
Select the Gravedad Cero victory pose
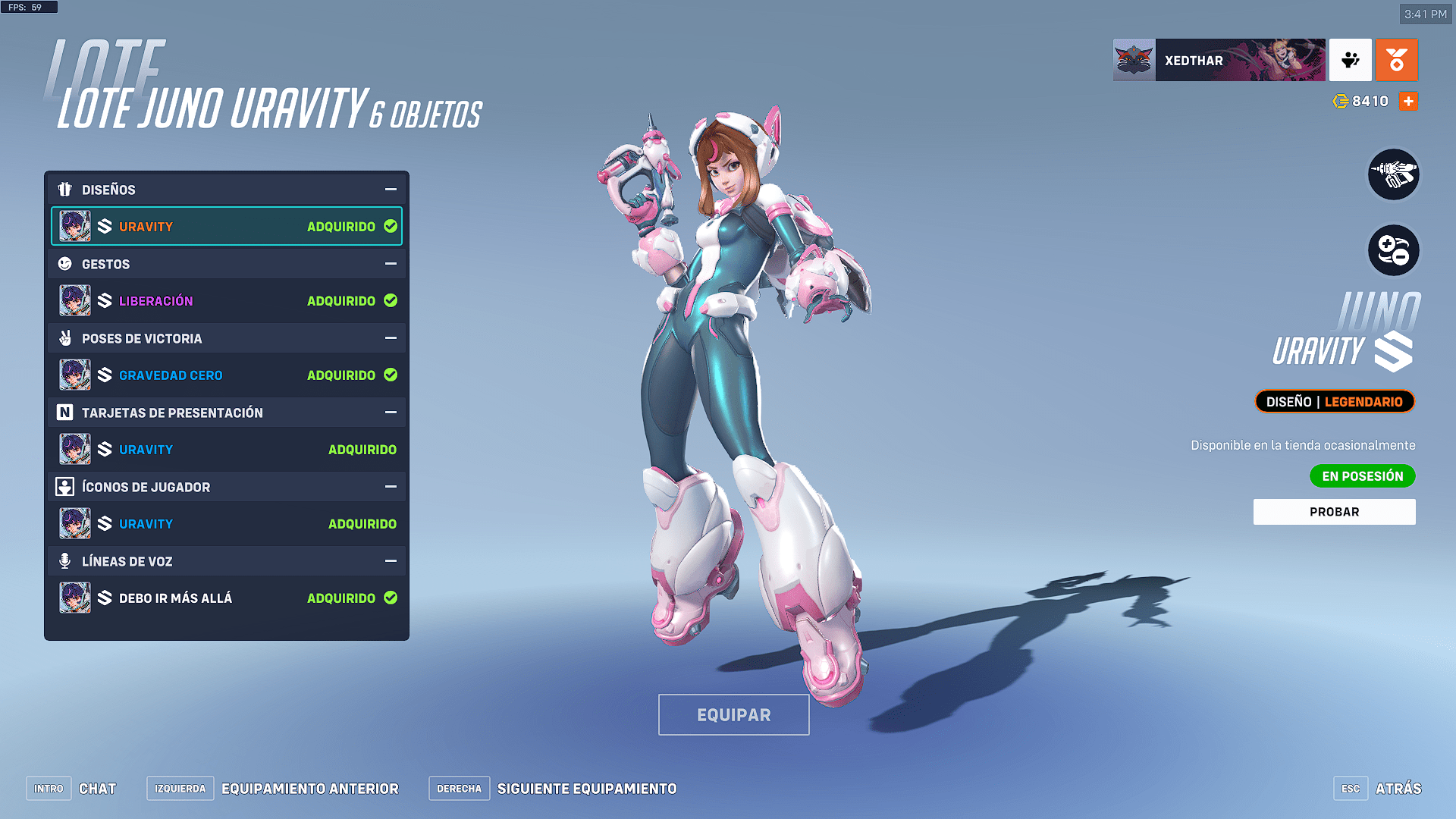226,375
